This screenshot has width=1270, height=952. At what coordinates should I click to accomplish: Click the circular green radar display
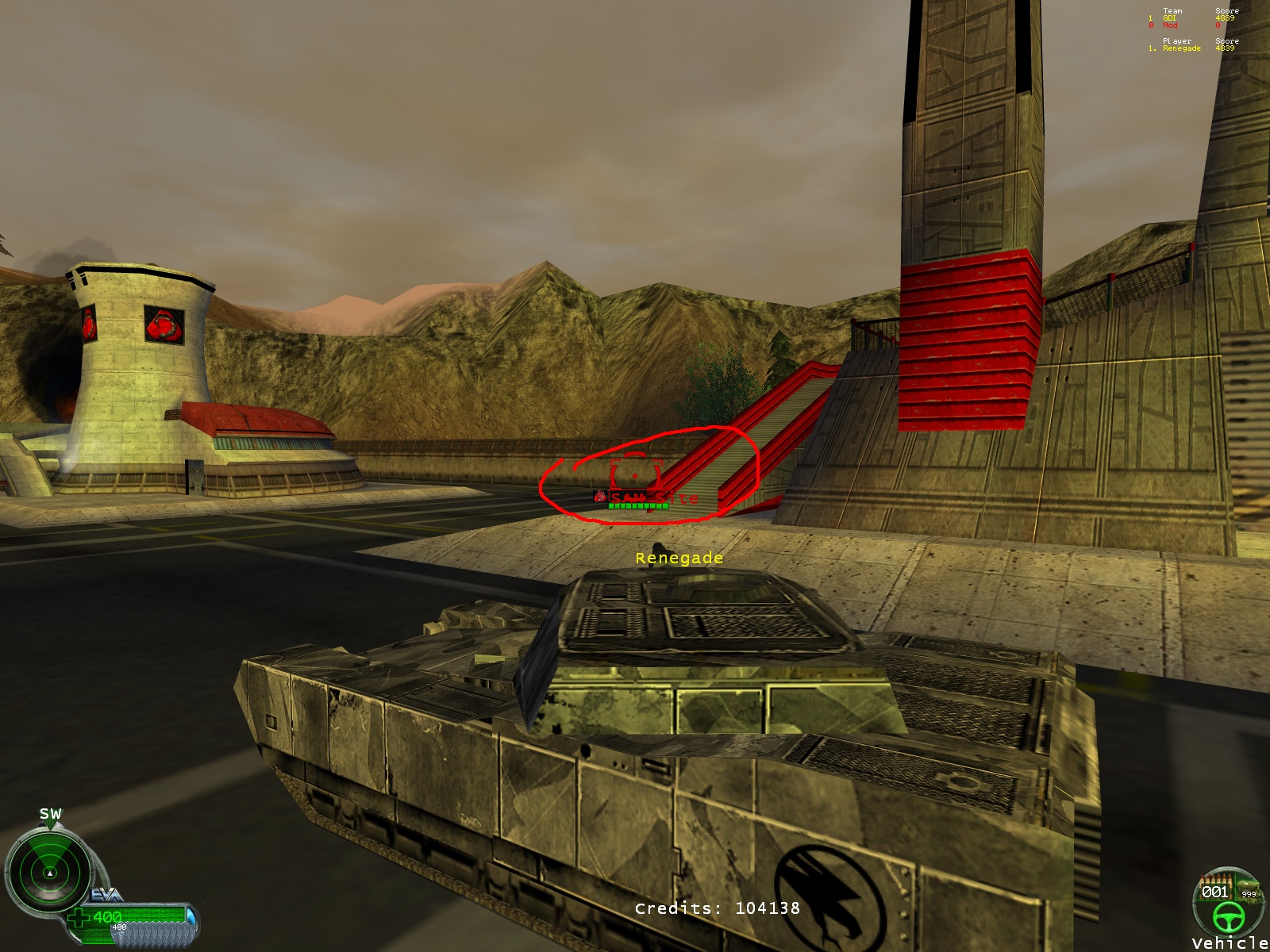pos(49,873)
